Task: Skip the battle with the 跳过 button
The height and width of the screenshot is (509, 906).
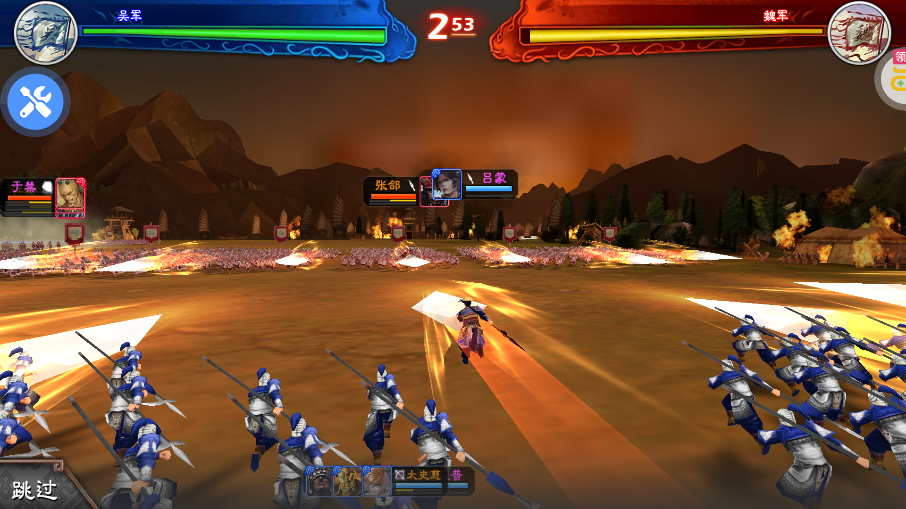Action: [35, 489]
